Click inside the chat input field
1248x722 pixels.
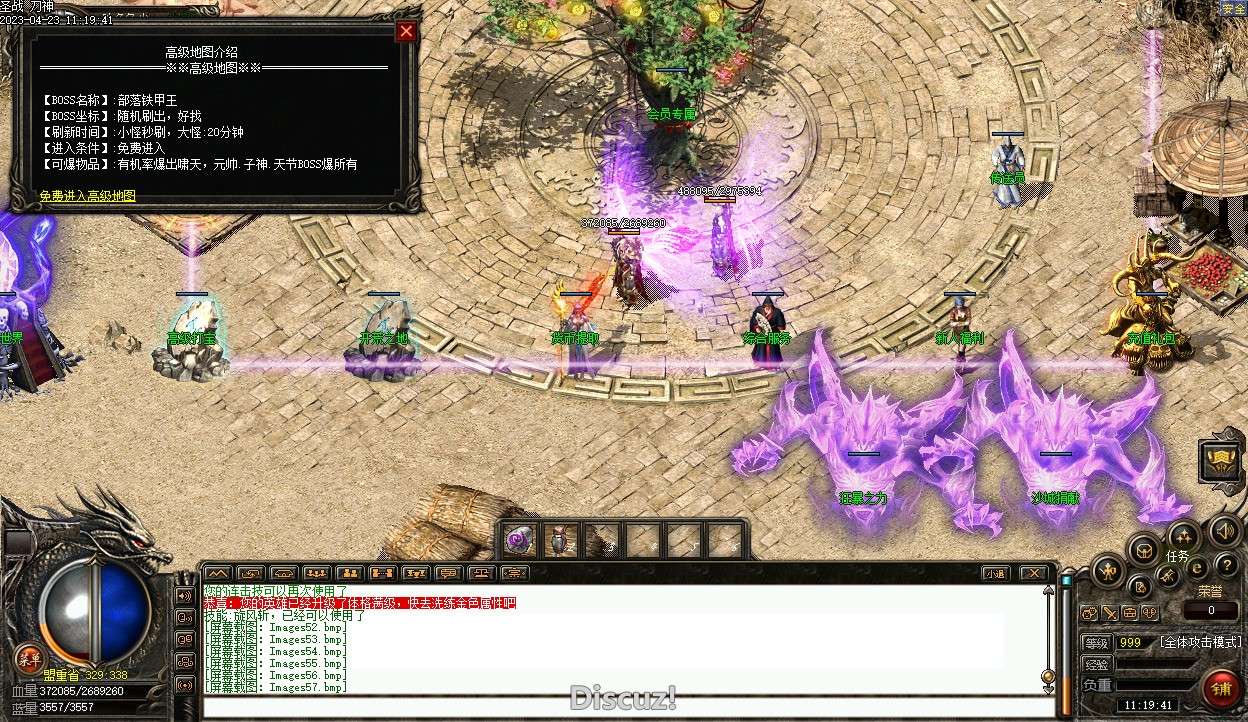coord(620,707)
